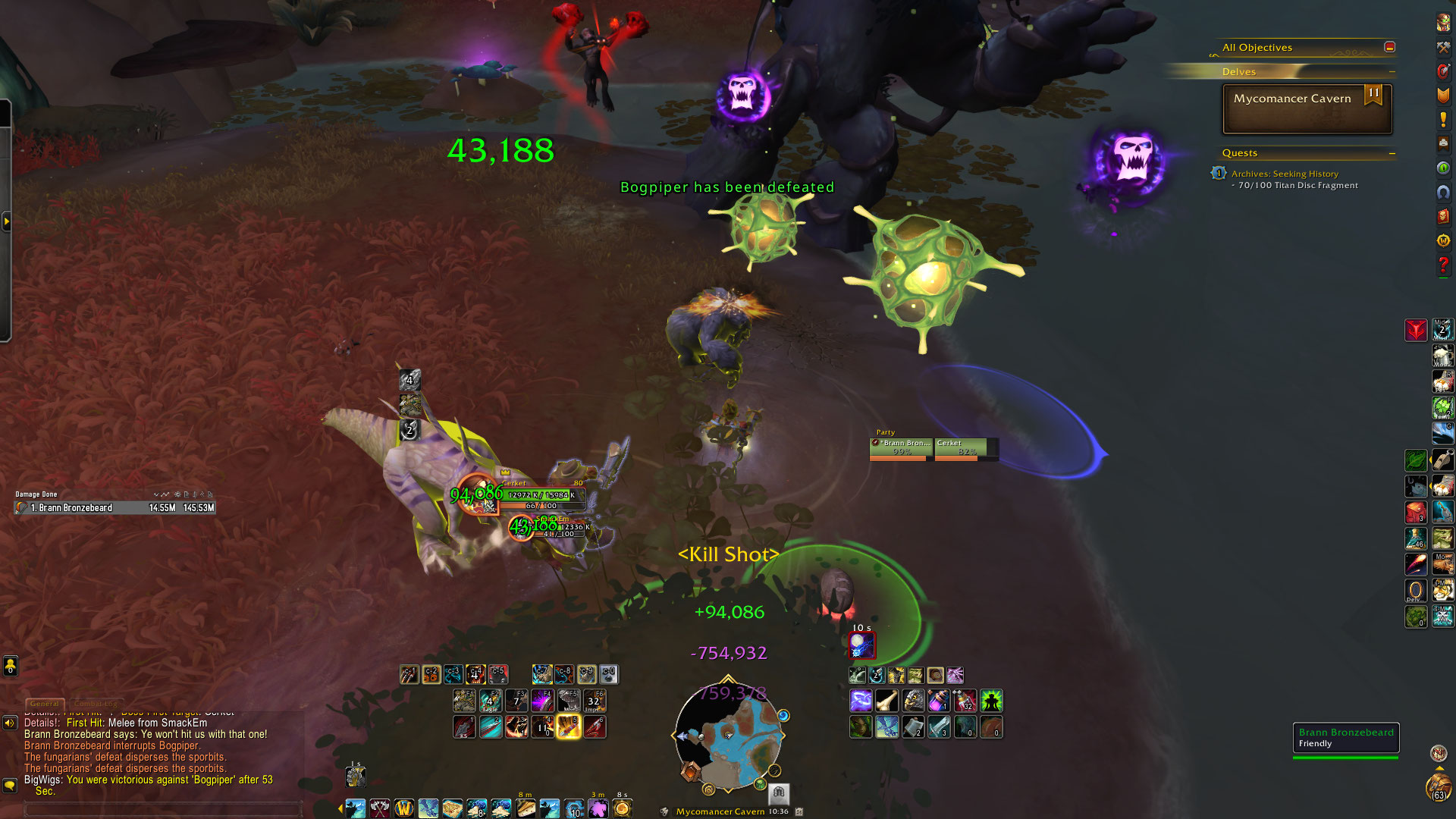The image size is (1456, 819).
Task: Collapse the Delves objectives section
Action: point(1392,72)
